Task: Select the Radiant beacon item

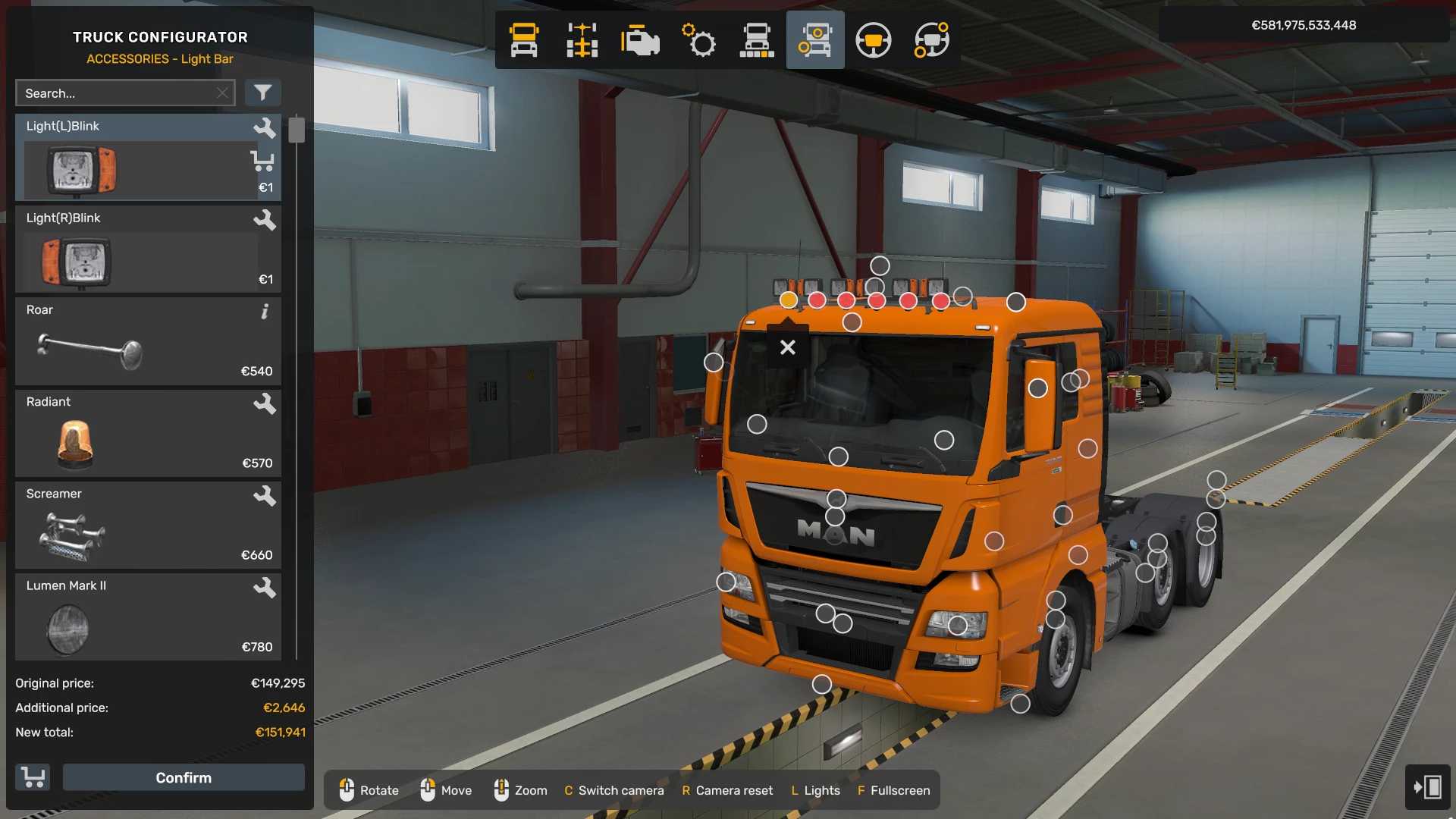Action: tap(136, 434)
